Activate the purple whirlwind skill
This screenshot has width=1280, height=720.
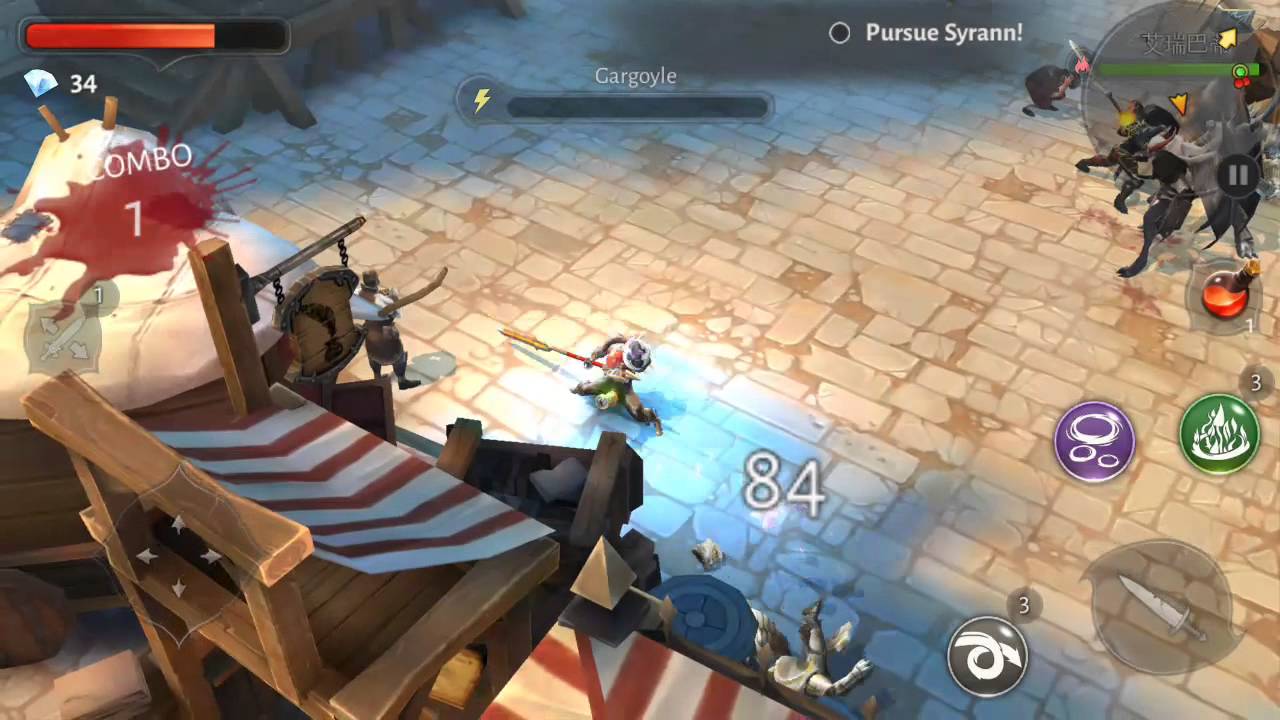pos(1094,442)
